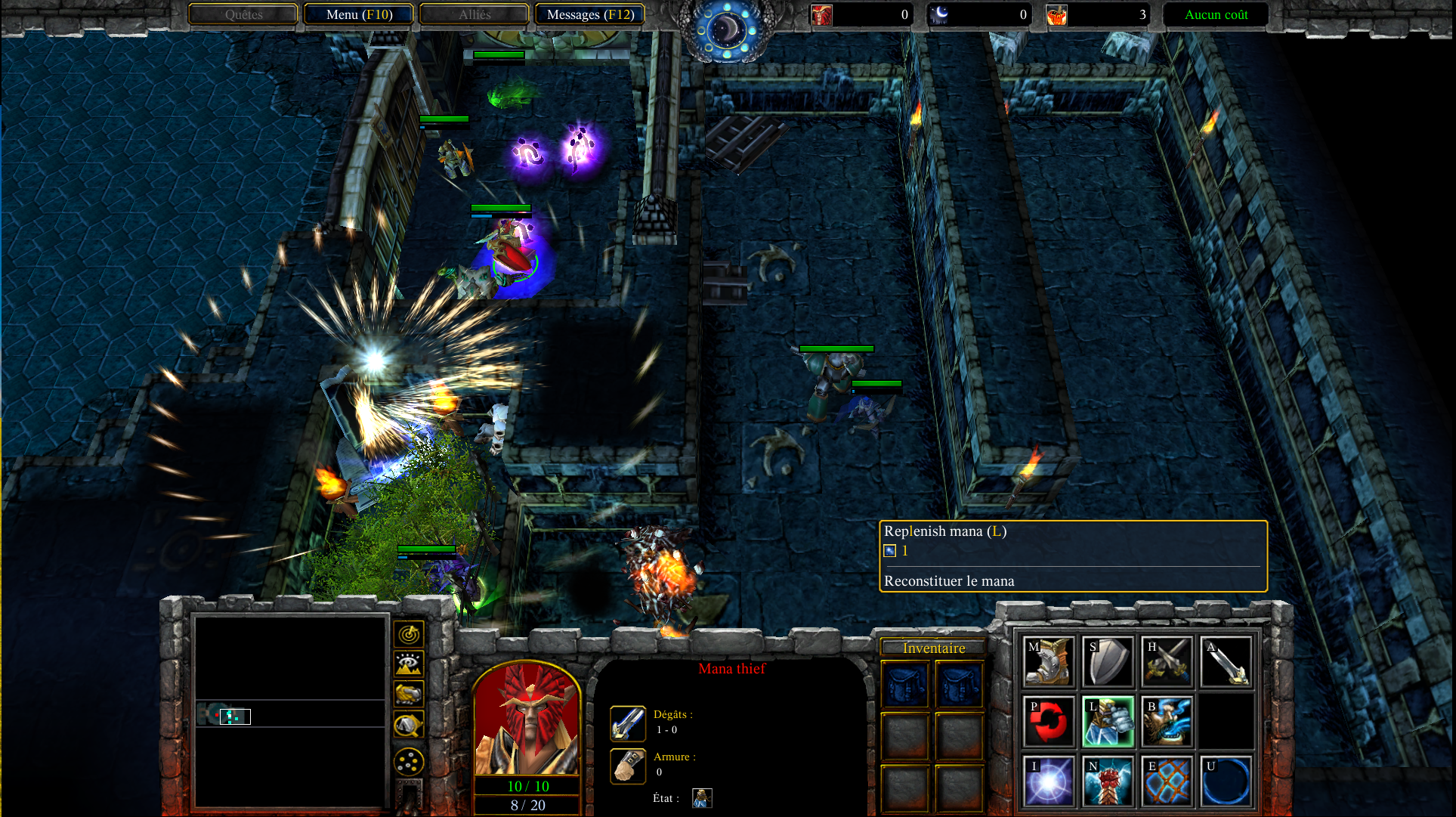Click on the minimap view area

[291, 710]
